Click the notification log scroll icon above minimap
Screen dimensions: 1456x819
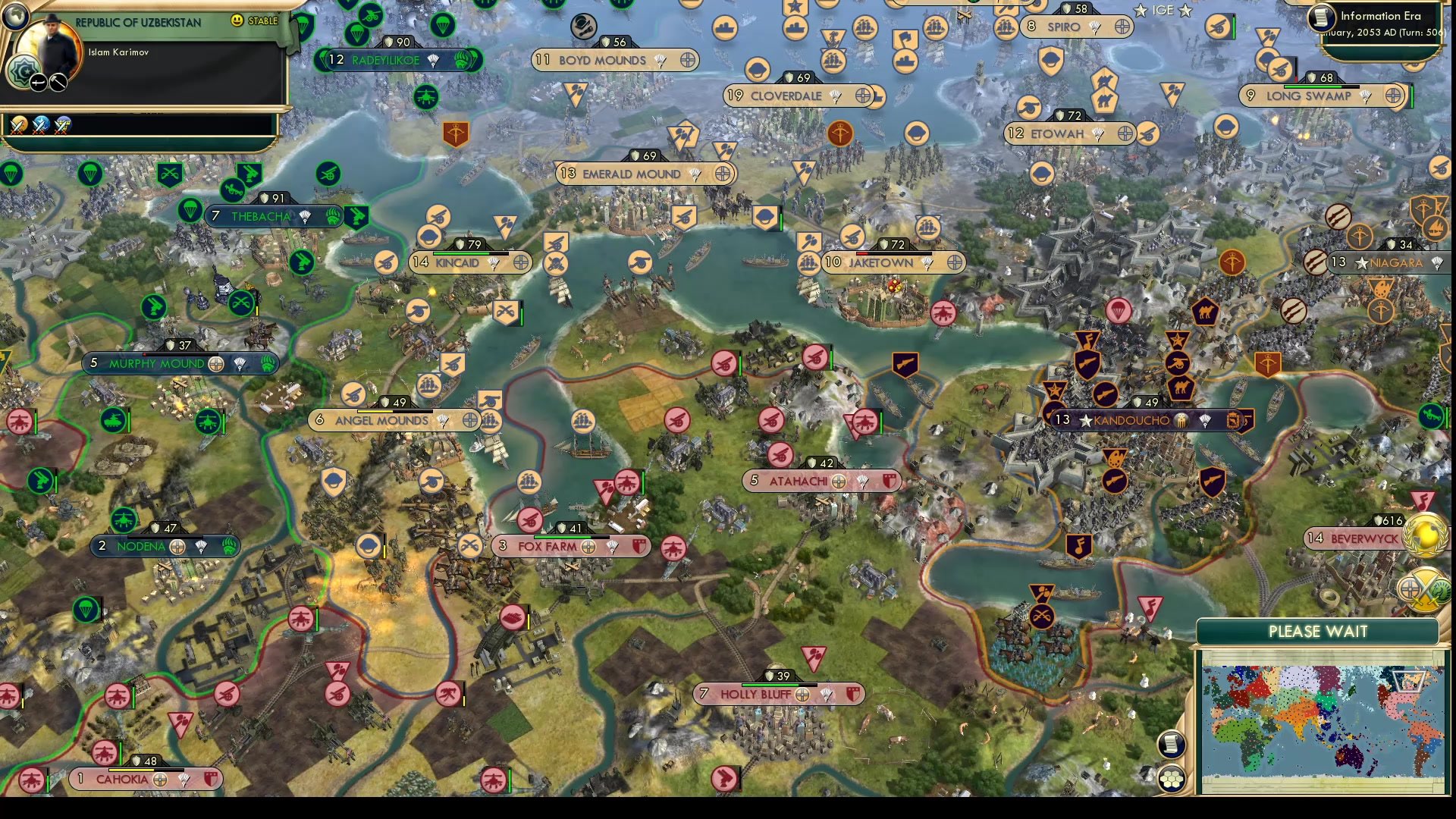pyautogui.click(x=1171, y=743)
